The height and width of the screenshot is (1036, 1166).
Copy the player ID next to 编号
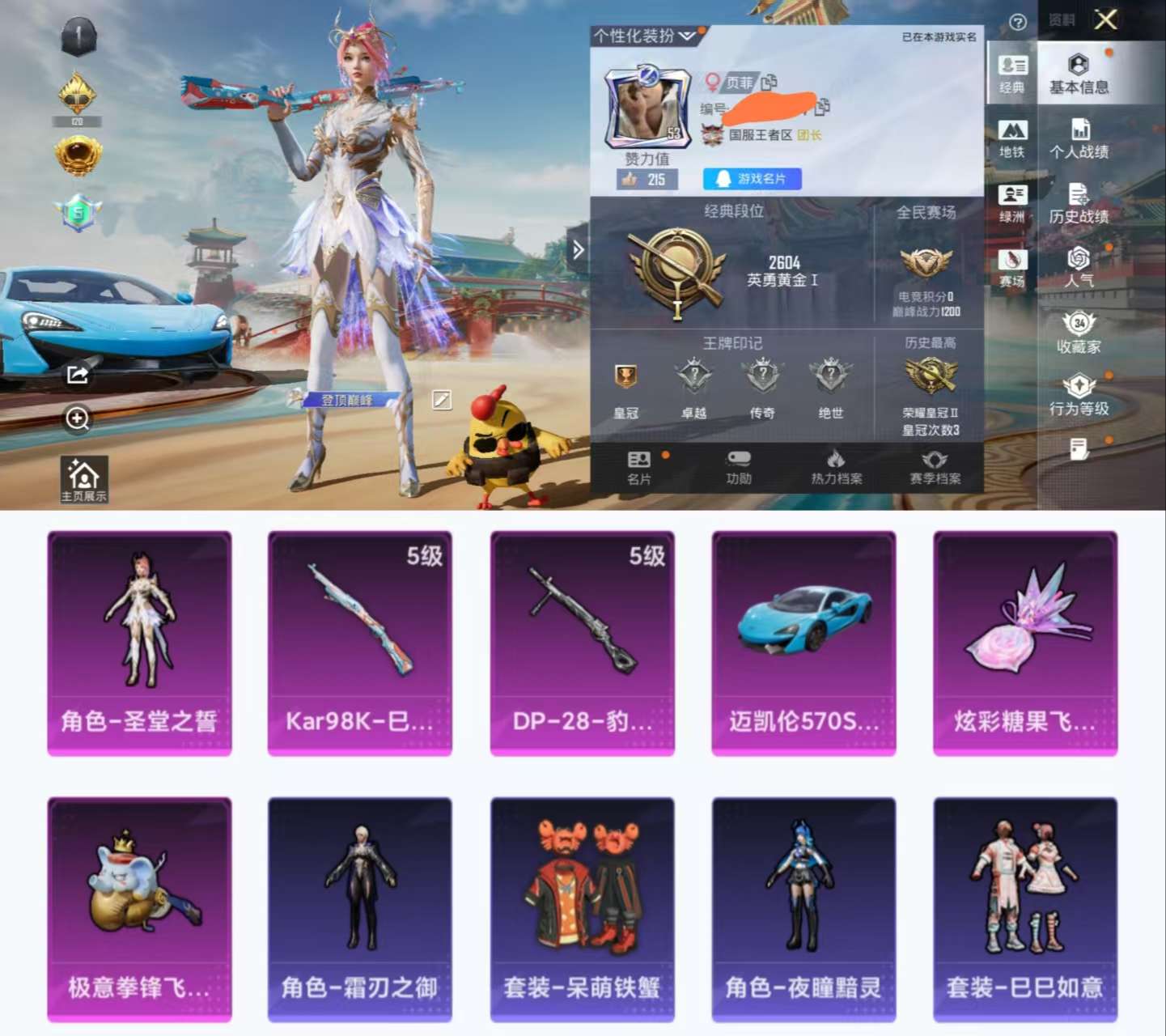[824, 107]
